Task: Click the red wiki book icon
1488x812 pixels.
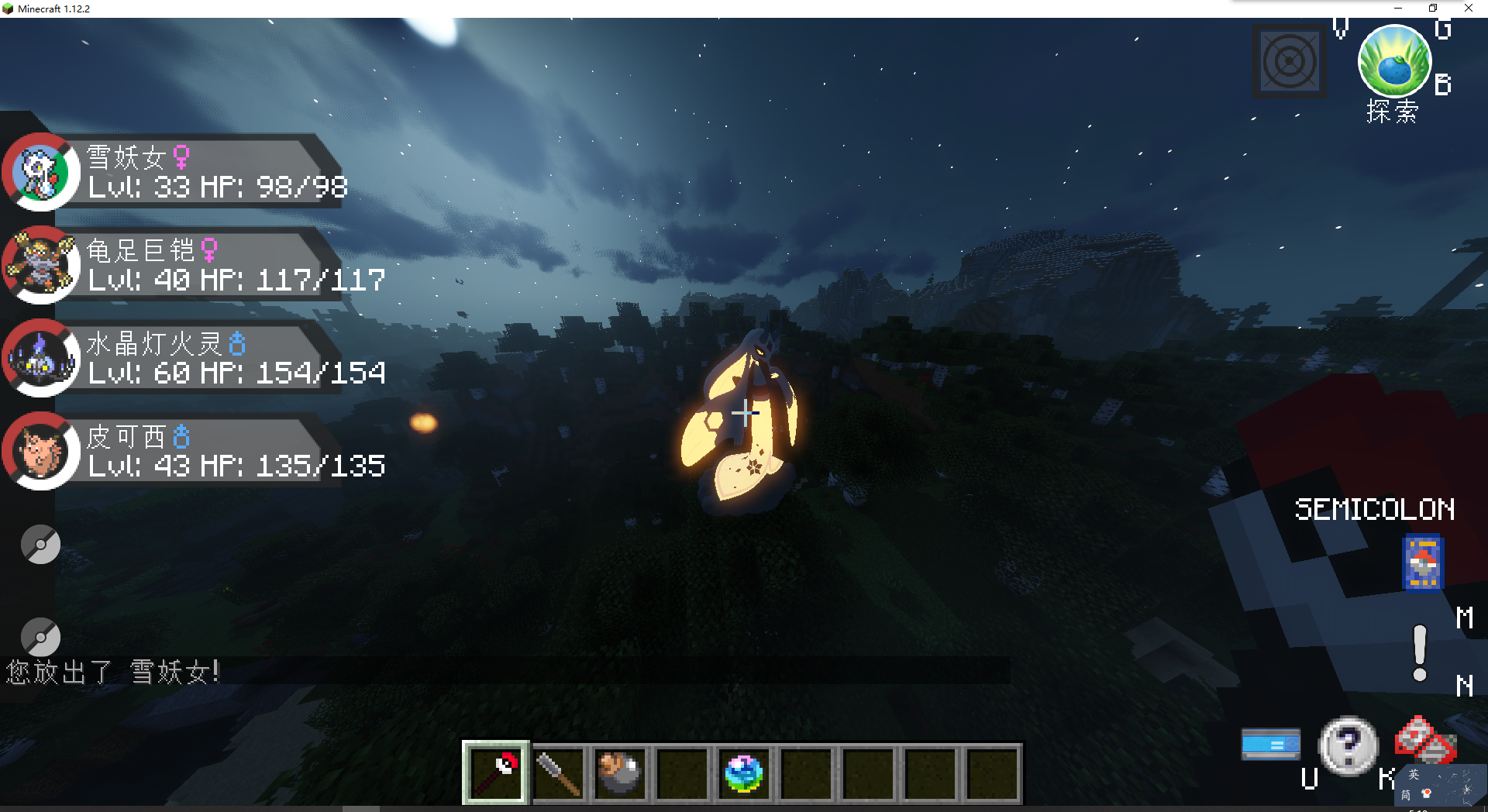Action: coord(1424,739)
